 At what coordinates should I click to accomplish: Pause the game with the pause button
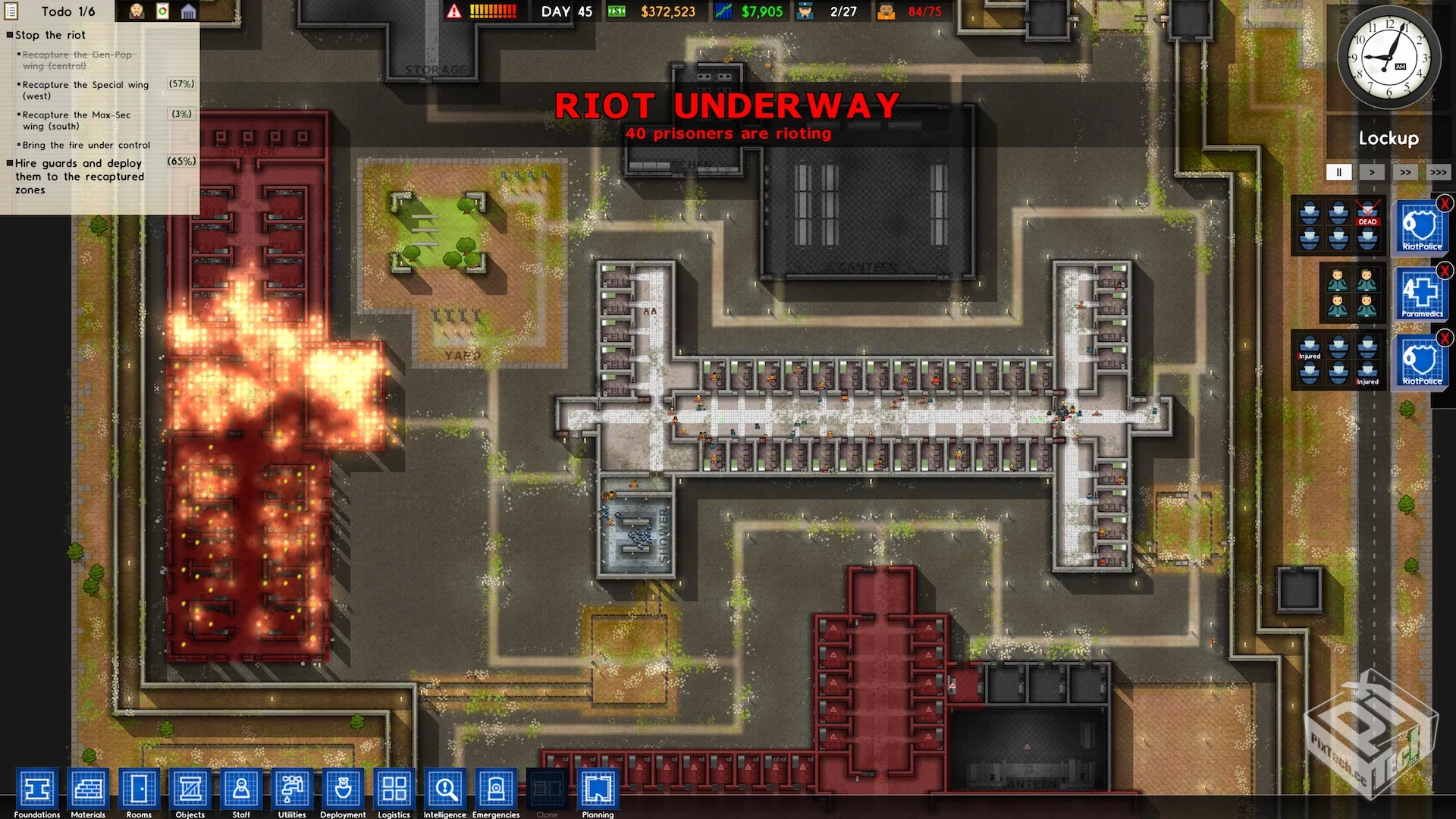[1338, 172]
